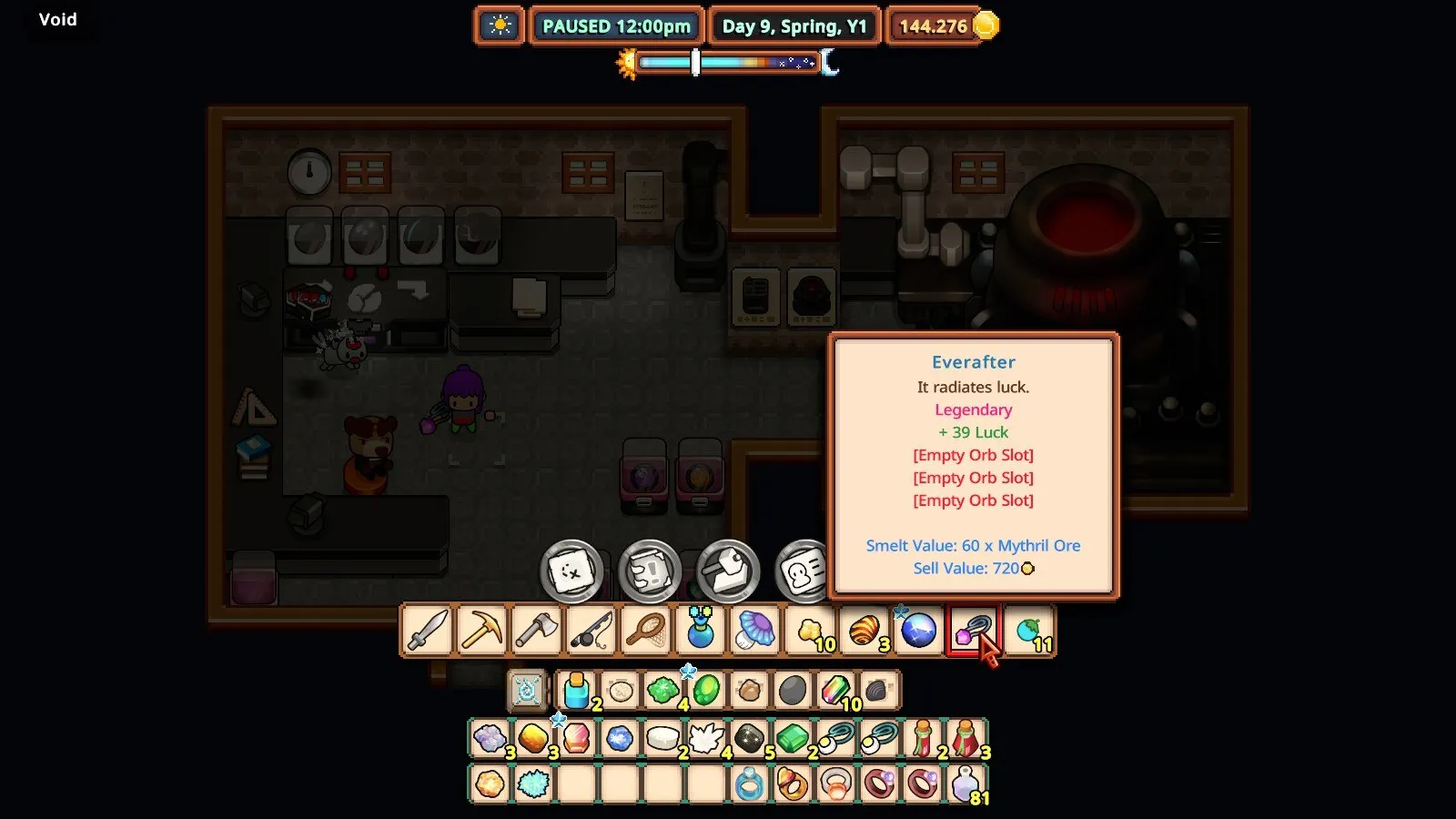The height and width of the screenshot is (819, 1456).
Task: Choose the sparkling blue orb
Action: 918,630
